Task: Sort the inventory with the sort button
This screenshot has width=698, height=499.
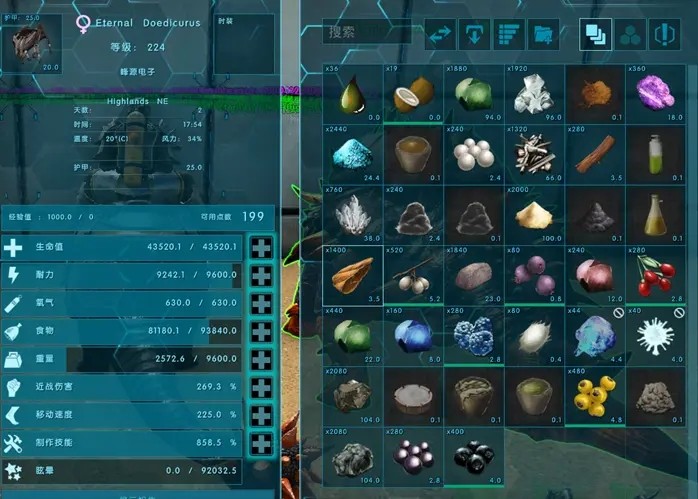Action: 510,35
